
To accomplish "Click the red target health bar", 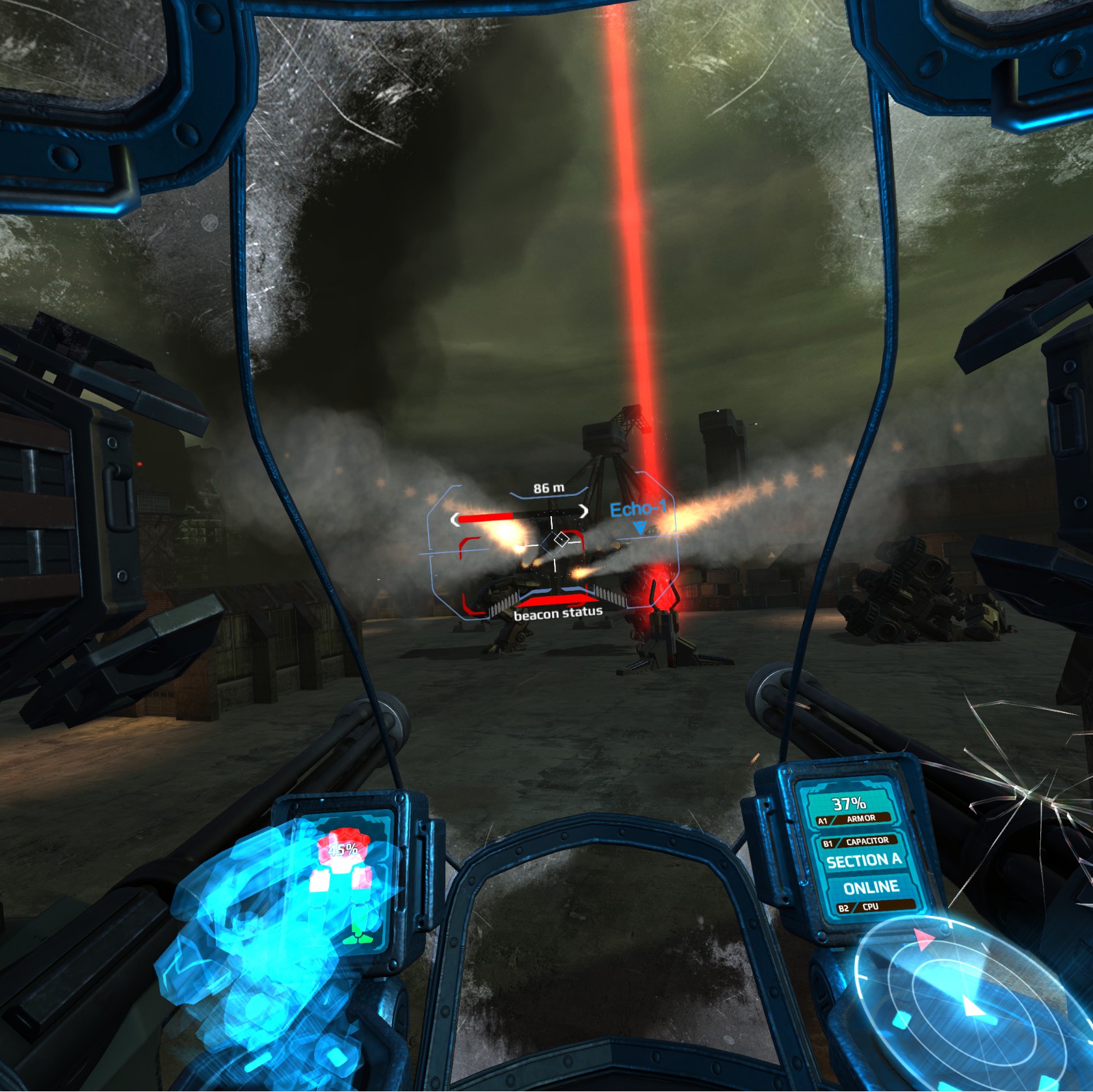I will [485, 516].
